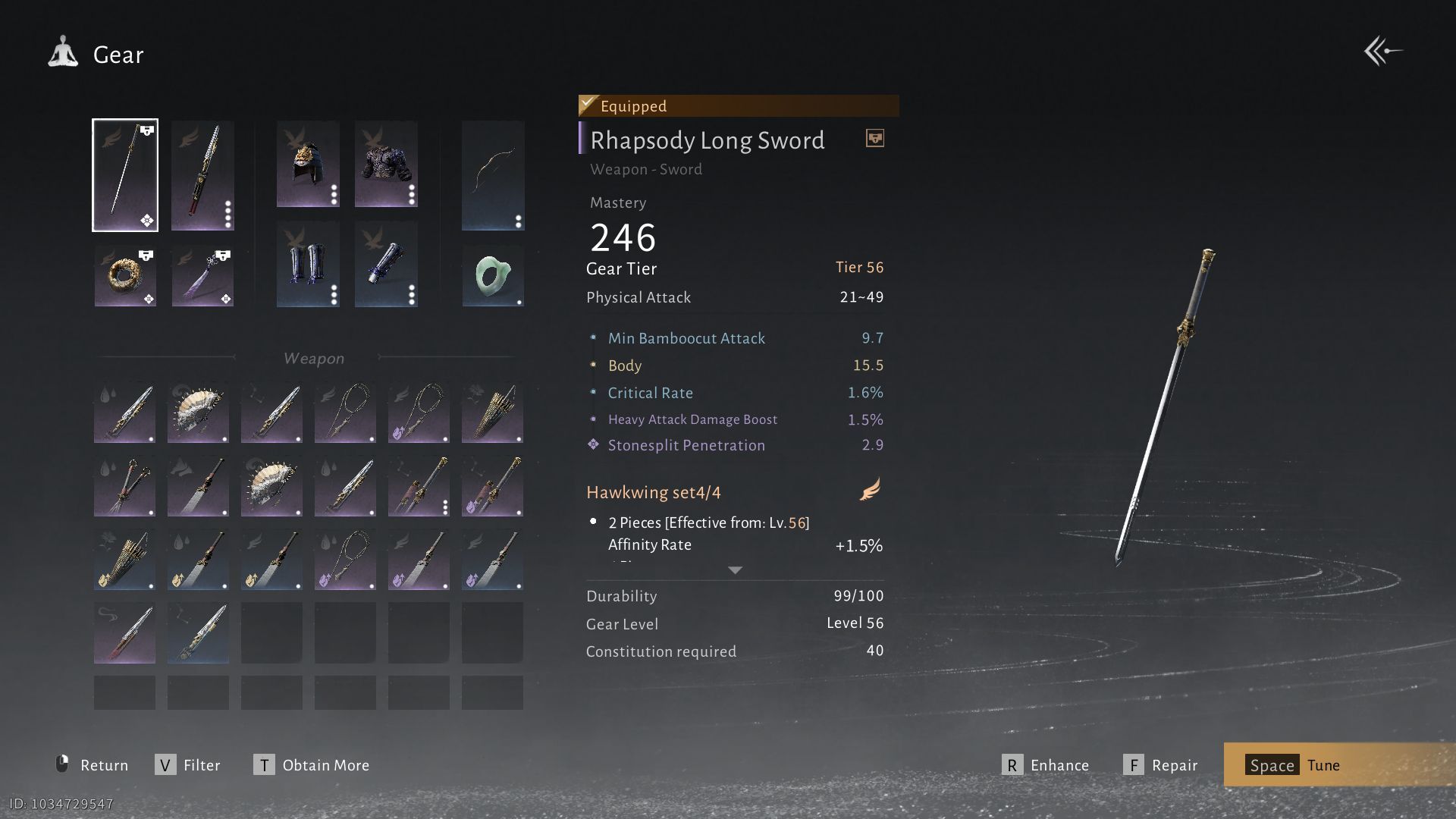This screenshot has height=819, width=1456.
Task: Select the purple pendant accessory slot
Action: coord(202,276)
